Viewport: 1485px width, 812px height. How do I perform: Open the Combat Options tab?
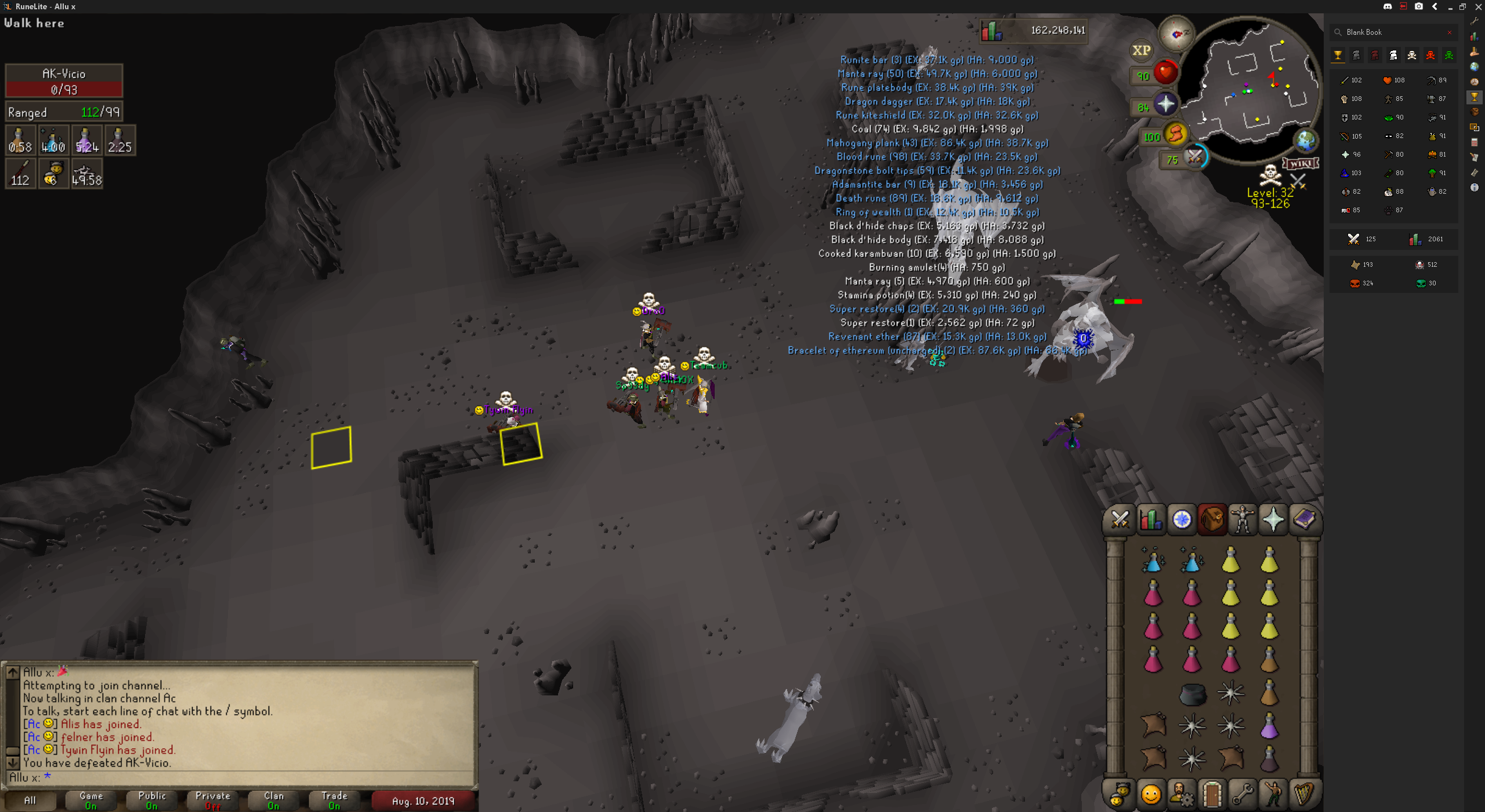point(1120,519)
